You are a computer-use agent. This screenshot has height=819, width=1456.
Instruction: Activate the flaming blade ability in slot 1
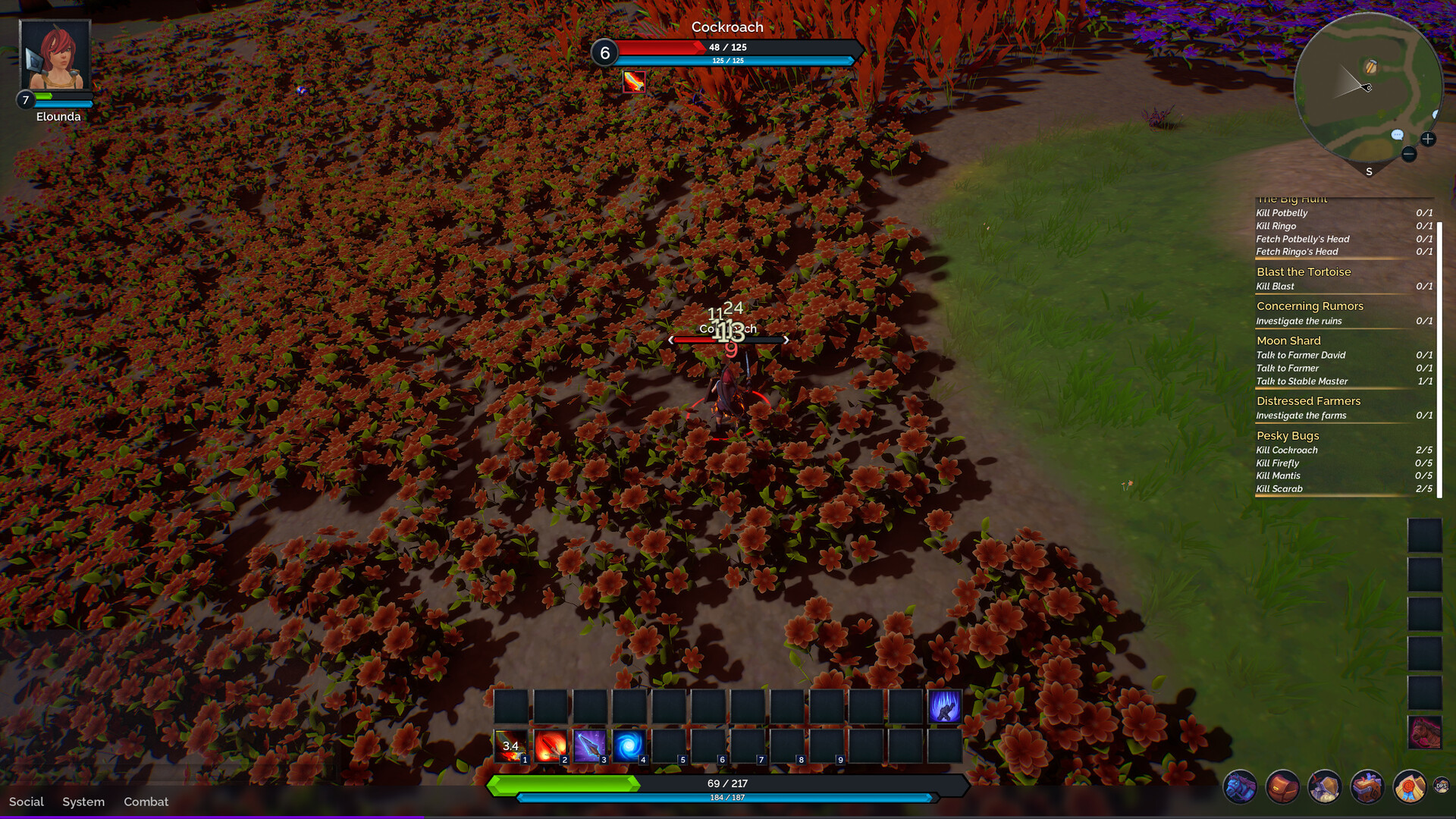510,746
